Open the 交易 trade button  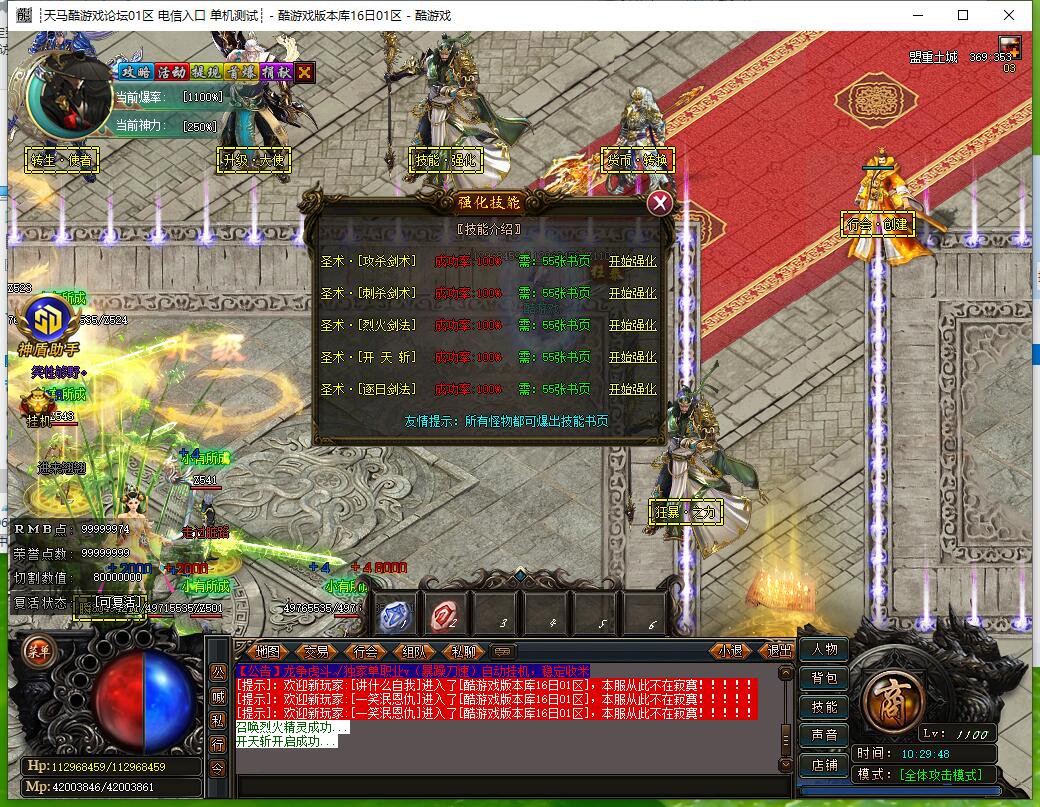tap(317, 651)
